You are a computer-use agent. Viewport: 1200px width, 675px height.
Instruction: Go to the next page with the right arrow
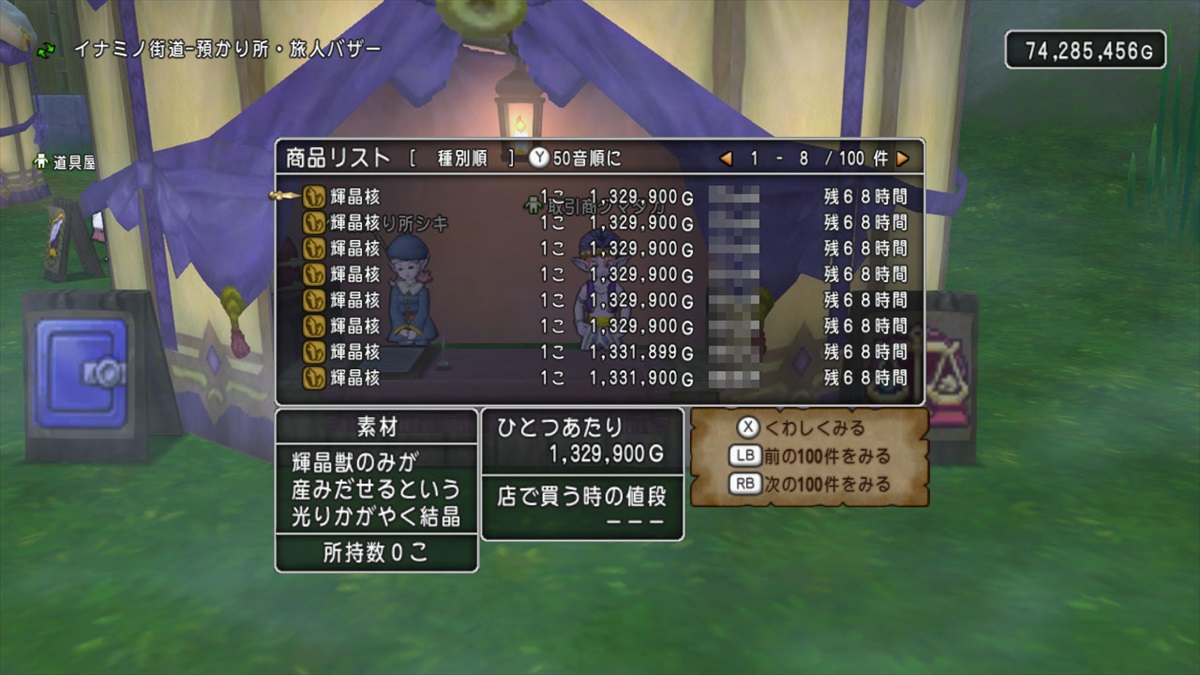coord(903,159)
